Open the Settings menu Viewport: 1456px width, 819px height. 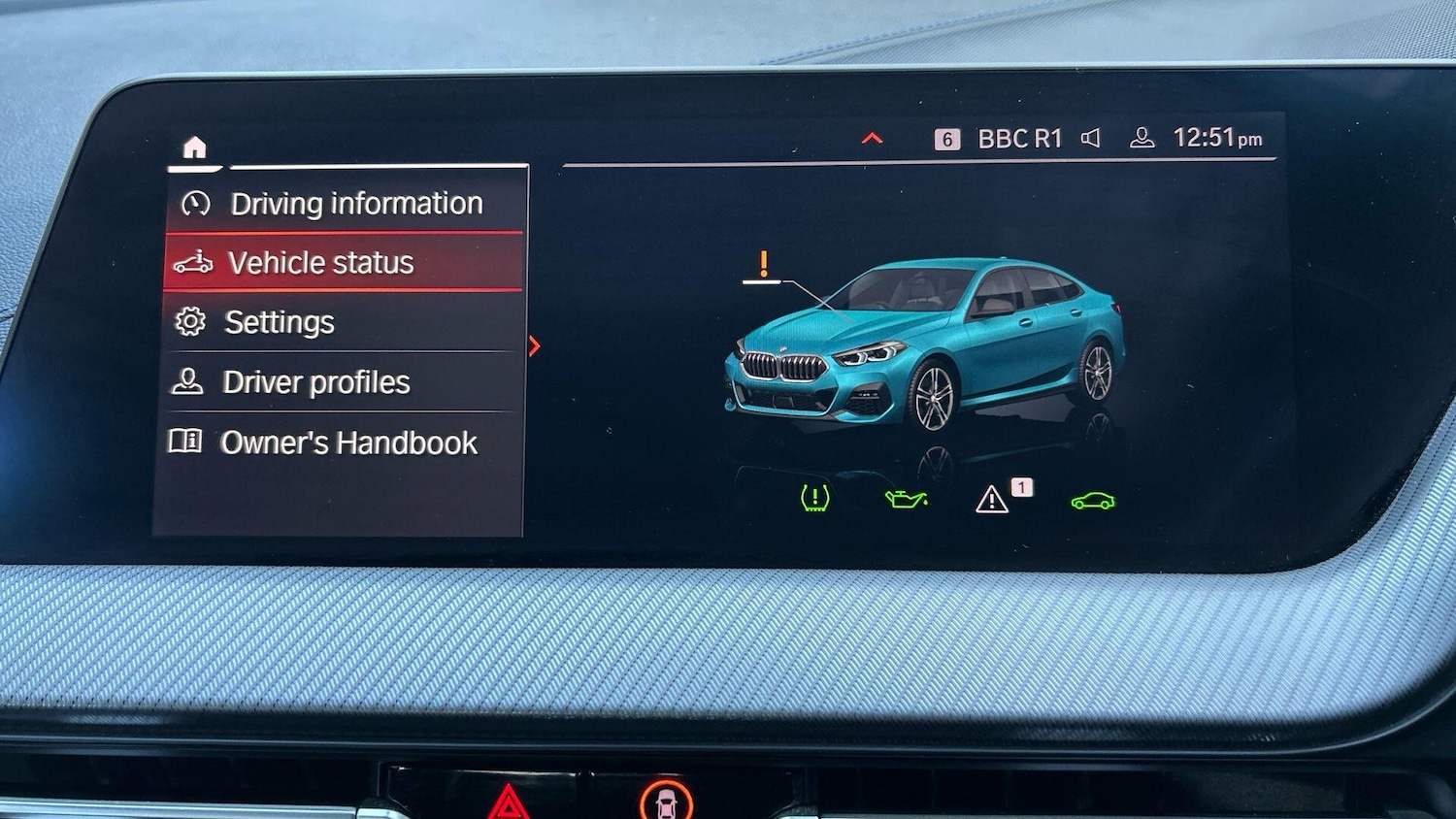click(279, 322)
